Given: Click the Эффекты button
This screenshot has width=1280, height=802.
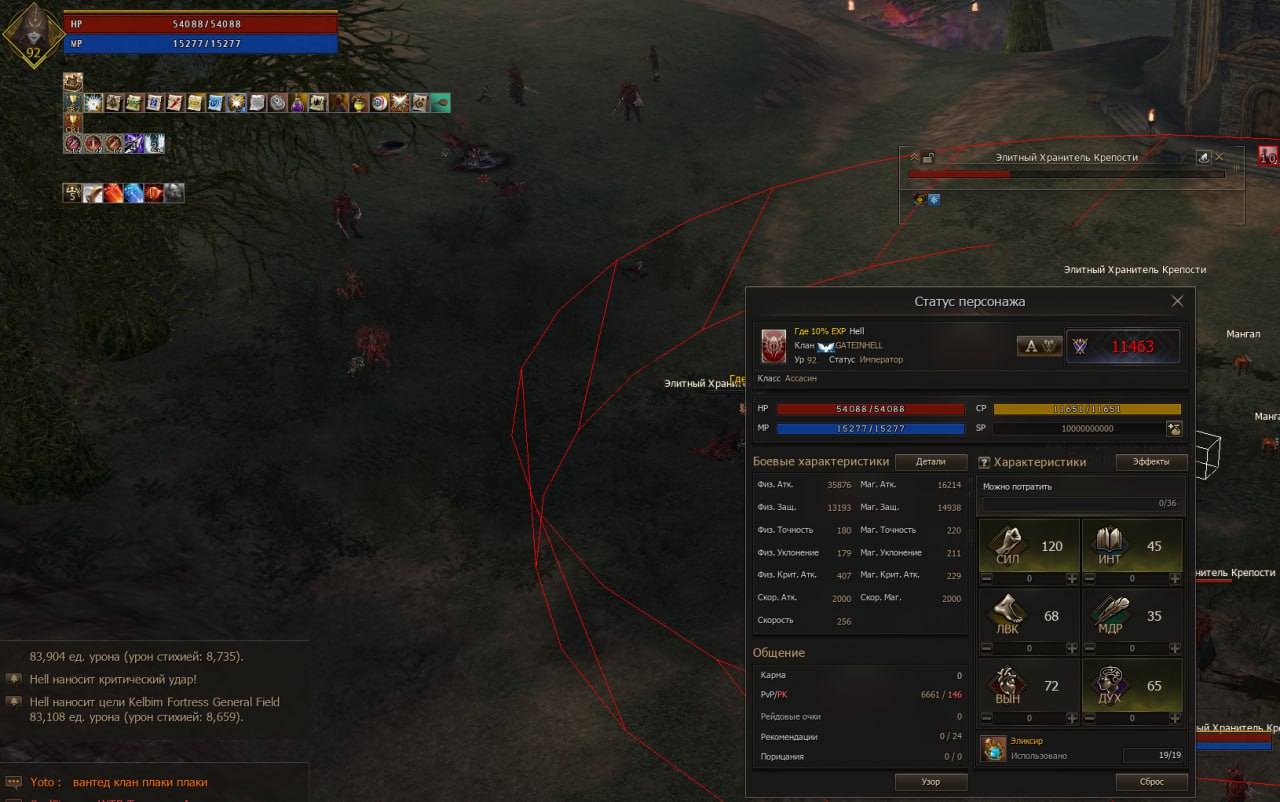Looking at the screenshot, I should coord(1151,462).
